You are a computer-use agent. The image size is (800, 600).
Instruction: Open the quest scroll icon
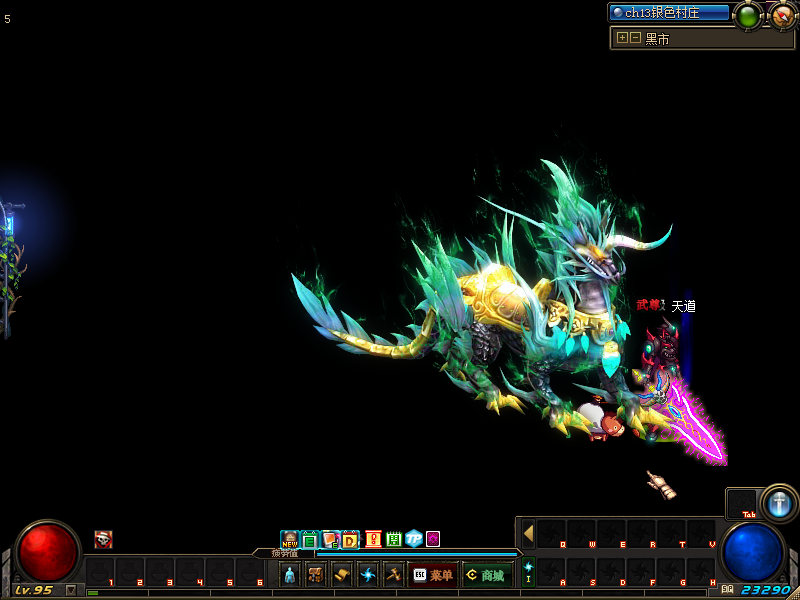click(342, 575)
